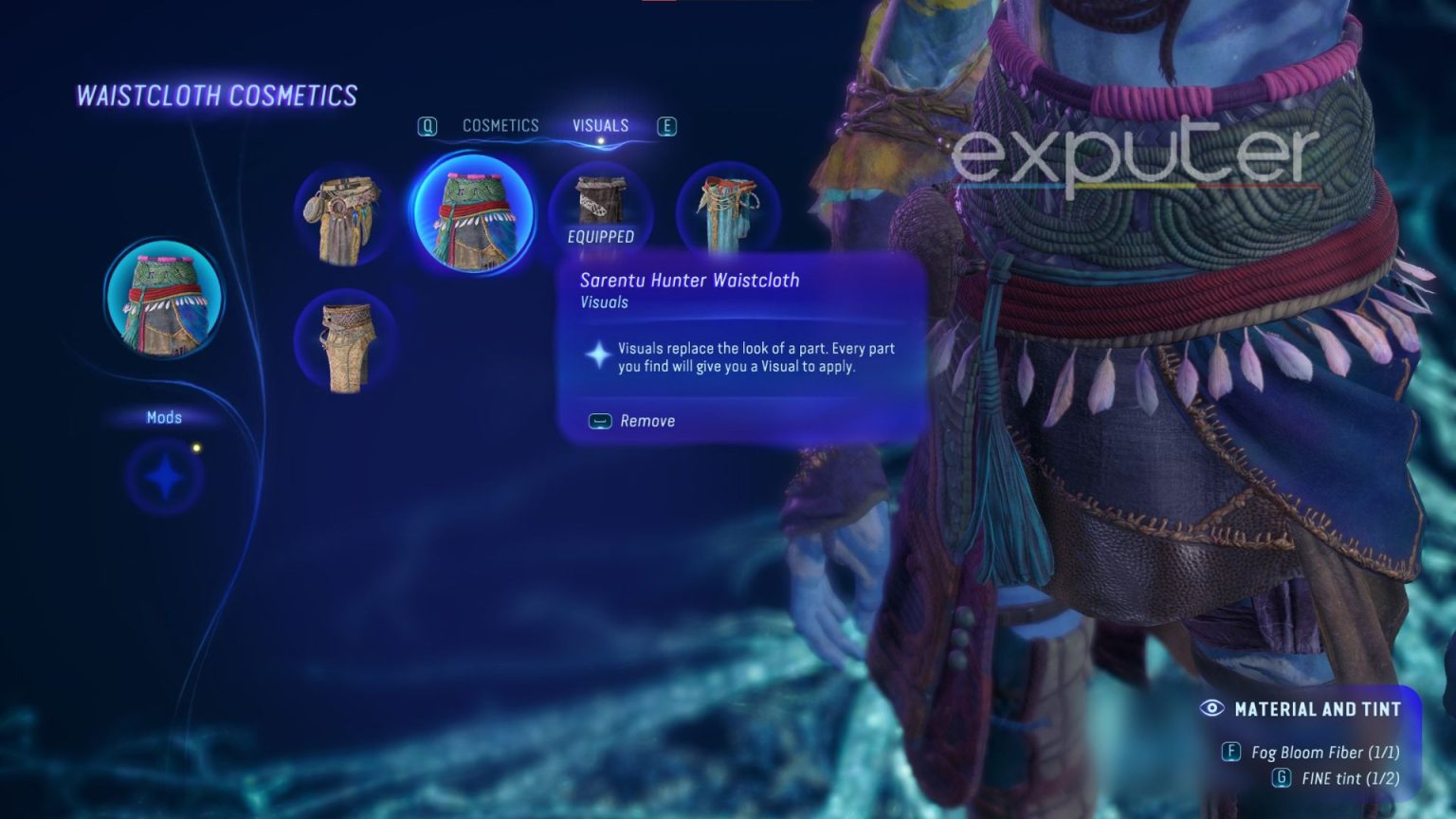The height and width of the screenshot is (819, 1456).
Task: Switch to the Visuals tab
Action: (600, 124)
